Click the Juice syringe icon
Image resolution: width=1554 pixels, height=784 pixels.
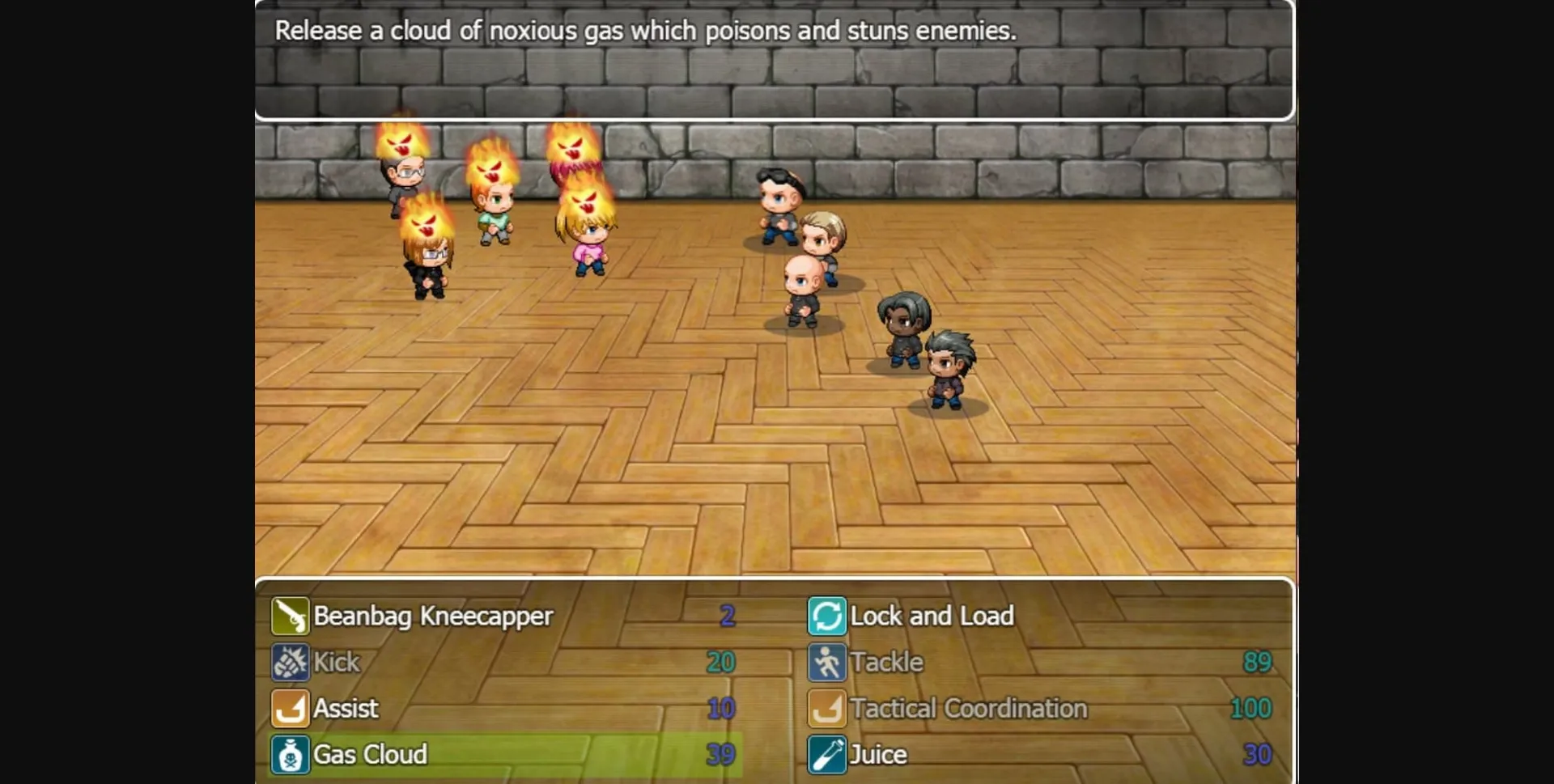point(827,754)
